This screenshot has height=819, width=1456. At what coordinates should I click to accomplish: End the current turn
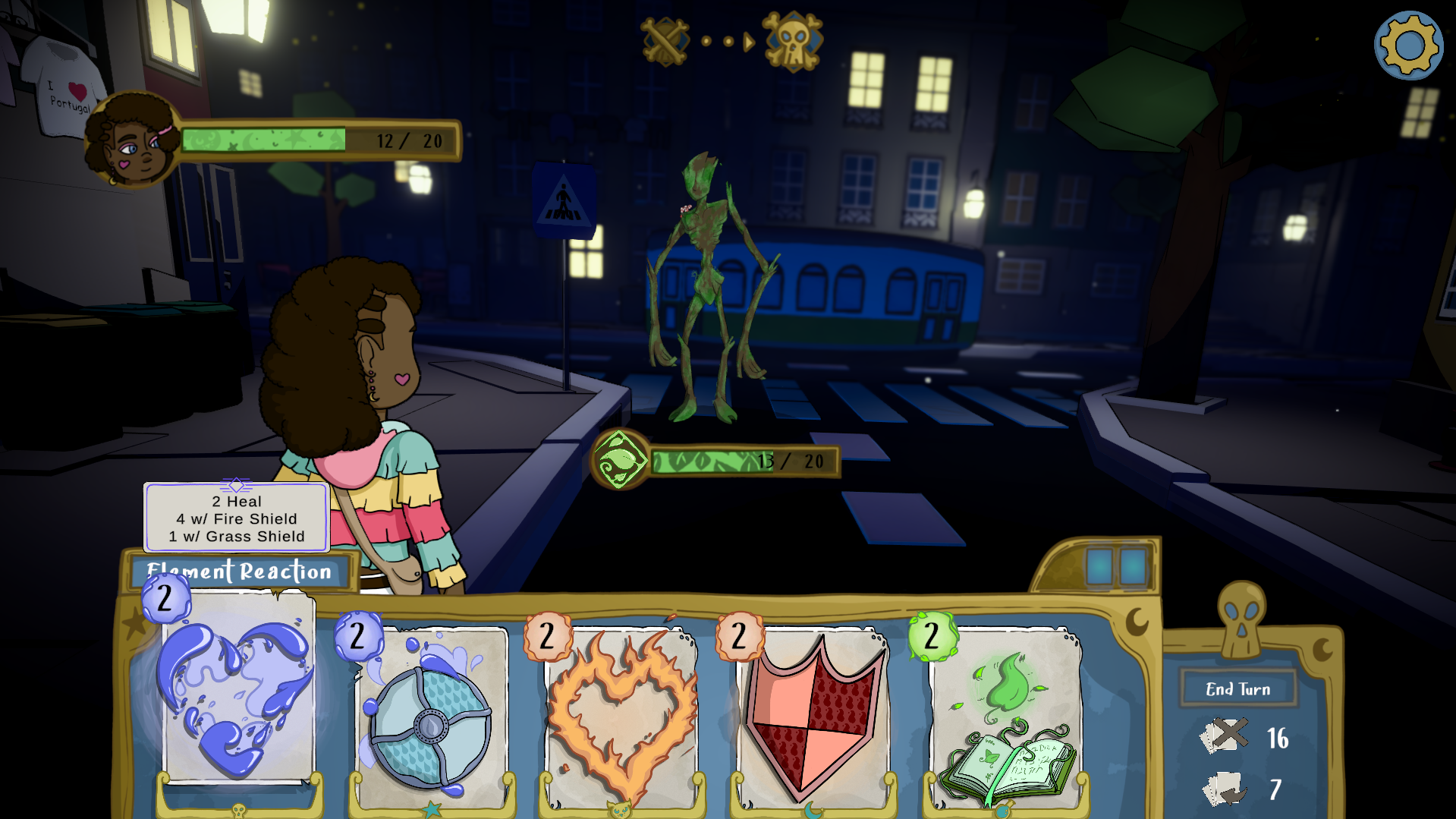[x=1237, y=689]
